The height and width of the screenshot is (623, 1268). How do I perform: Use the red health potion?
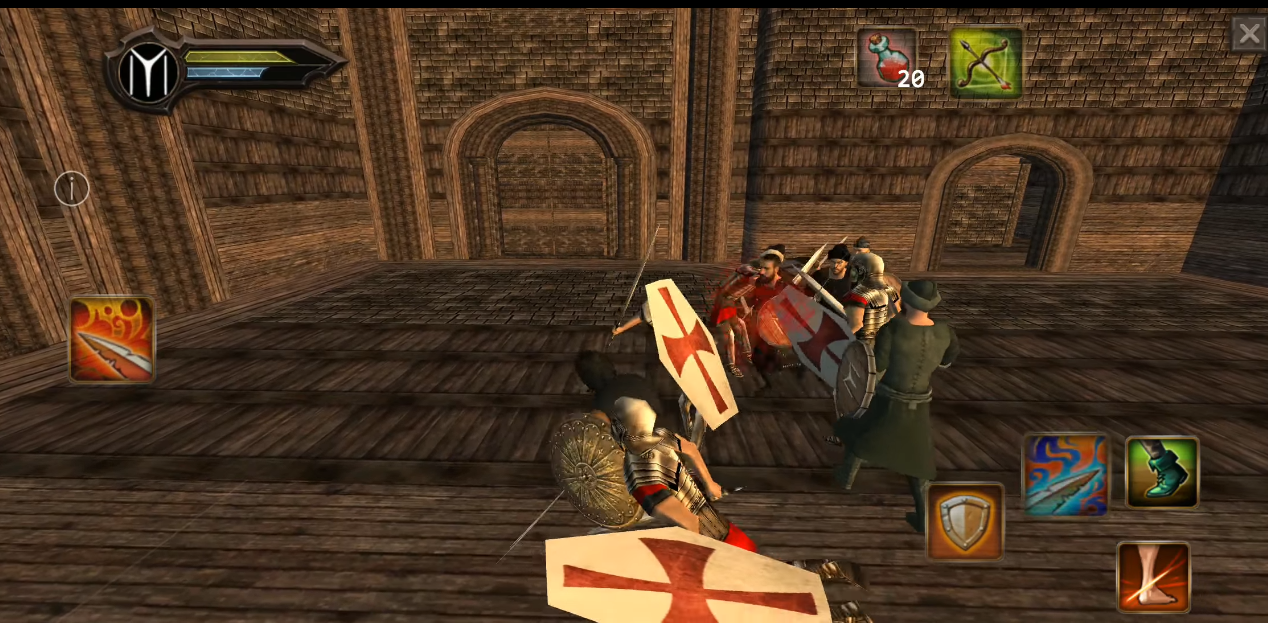[x=886, y=59]
